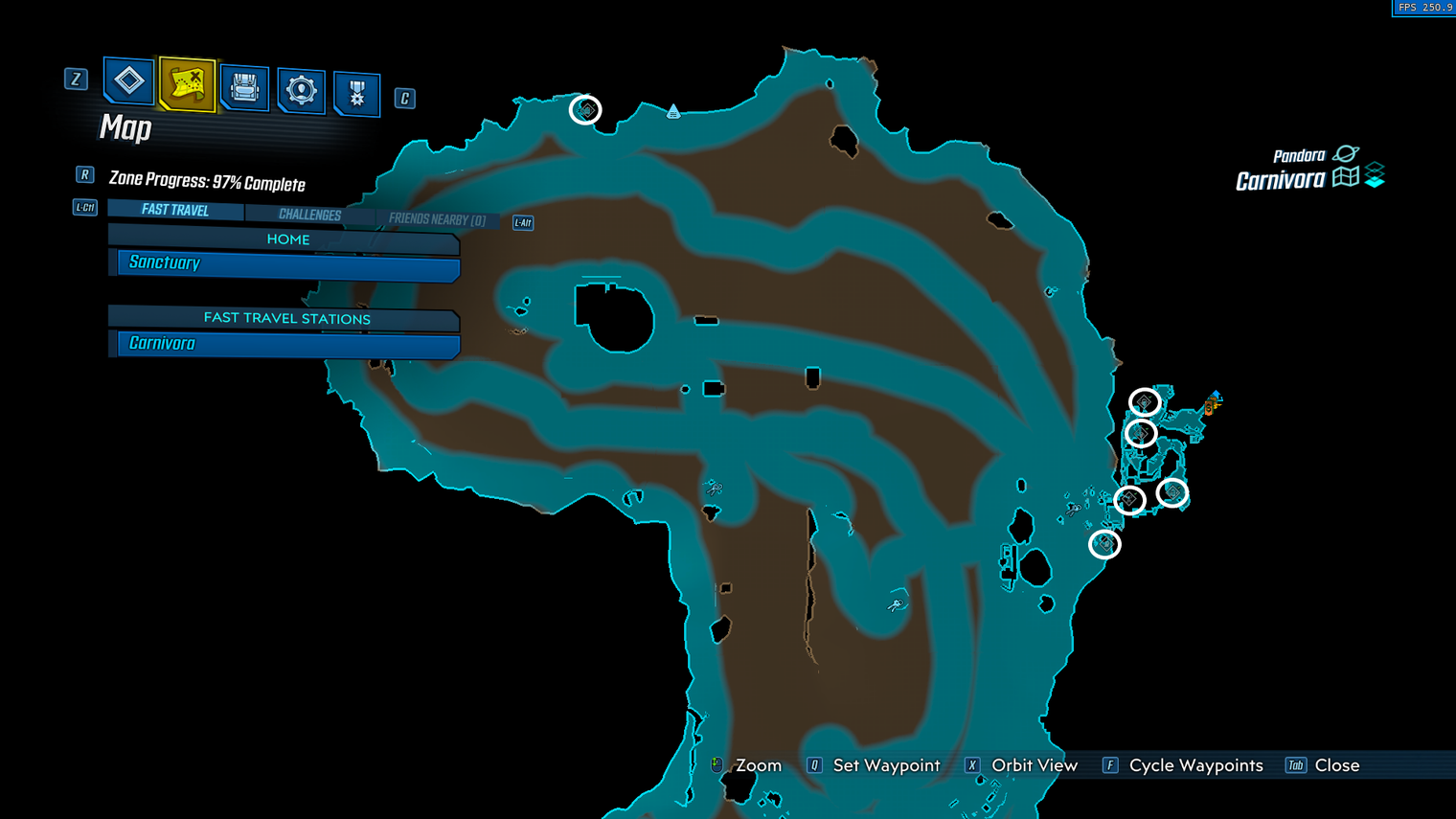Click the Pandora planet icon
This screenshot has height=819, width=1456.
tap(1346, 153)
